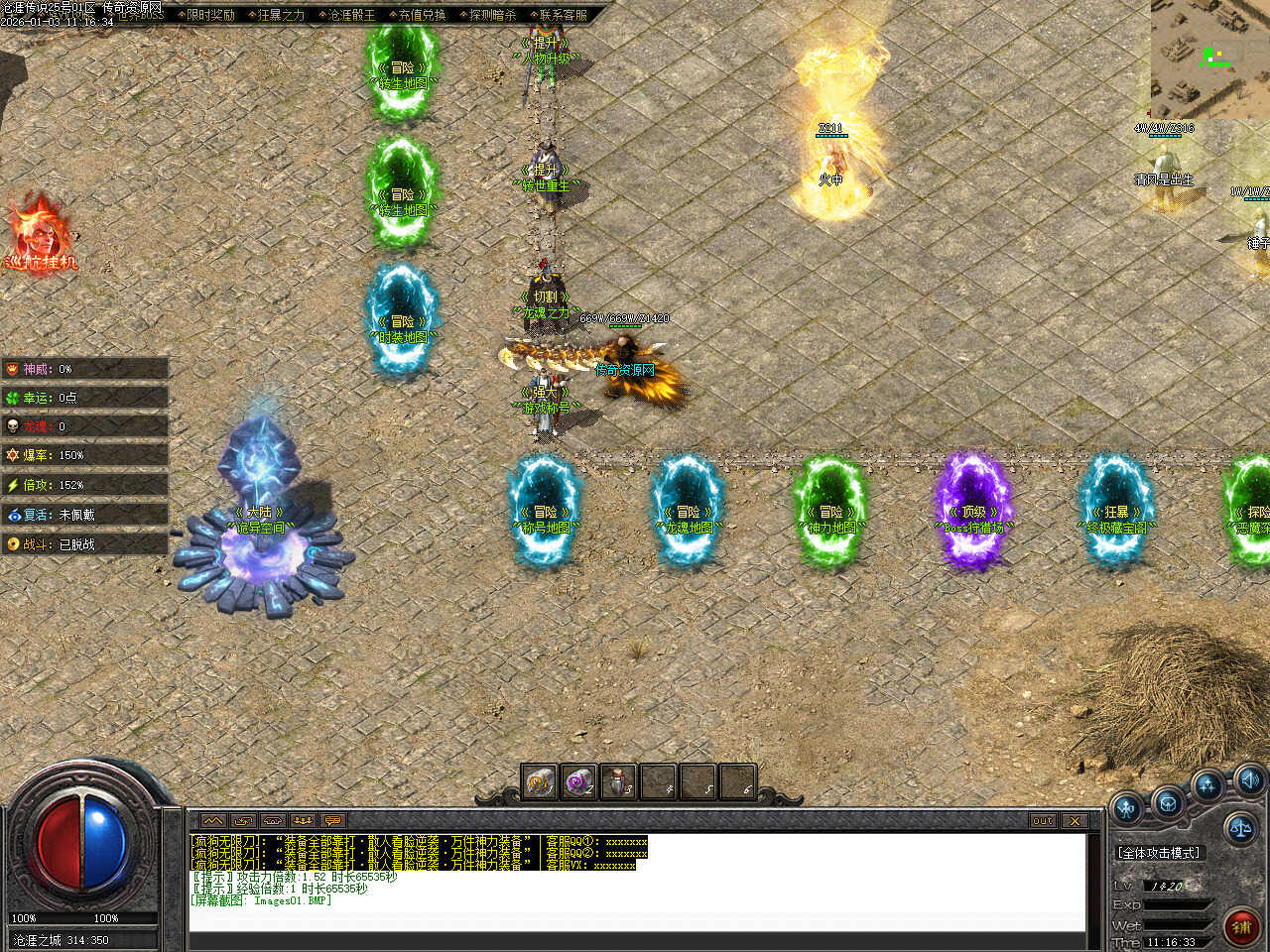Open the 狂暴之力 menu
The width and height of the screenshot is (1270, 952).
pos(281,15)
